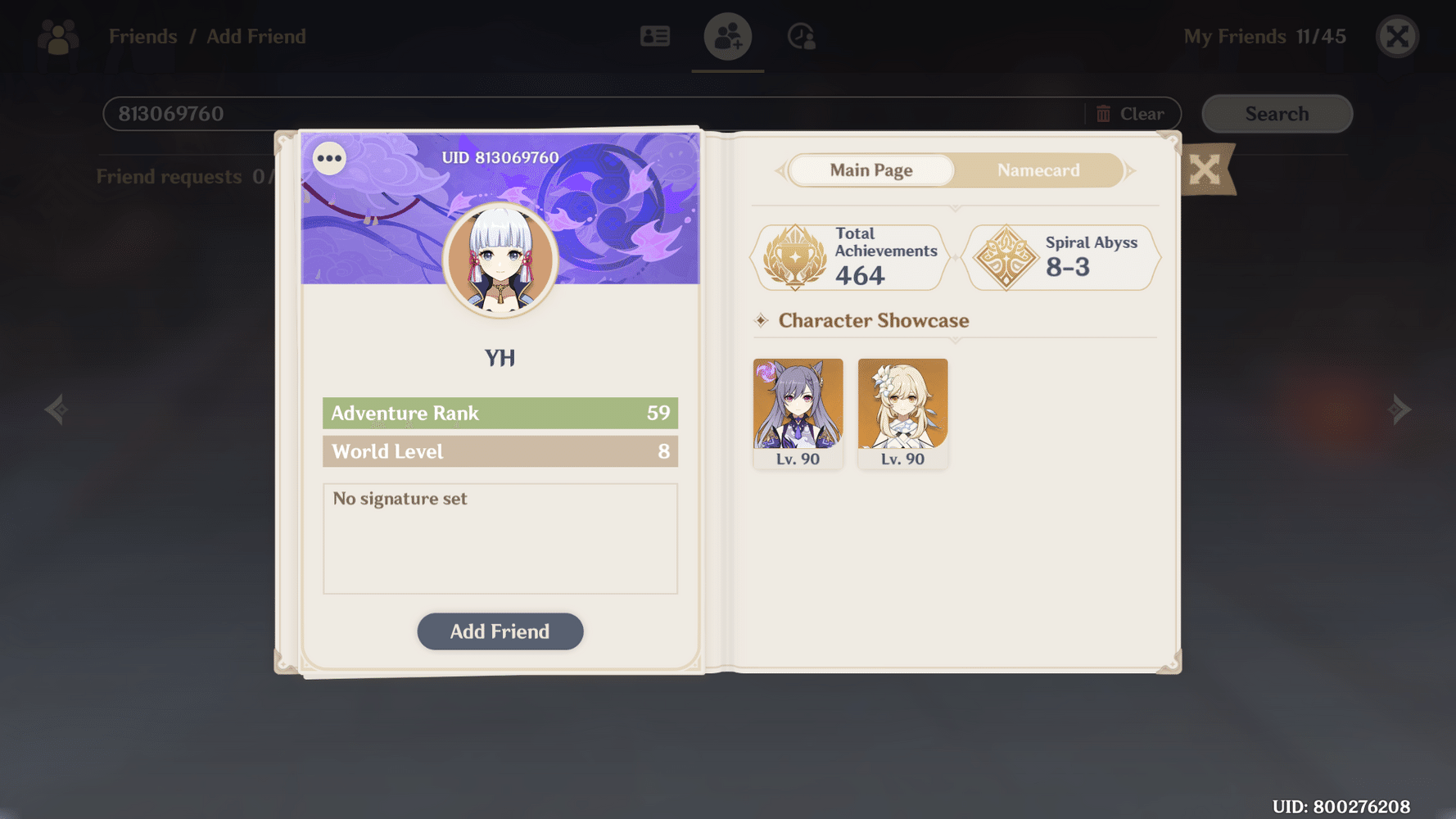This screenshot has width=1456, height=819.
Task: Select the Keqing Lv. 90 character card
Action: [798, 414]
